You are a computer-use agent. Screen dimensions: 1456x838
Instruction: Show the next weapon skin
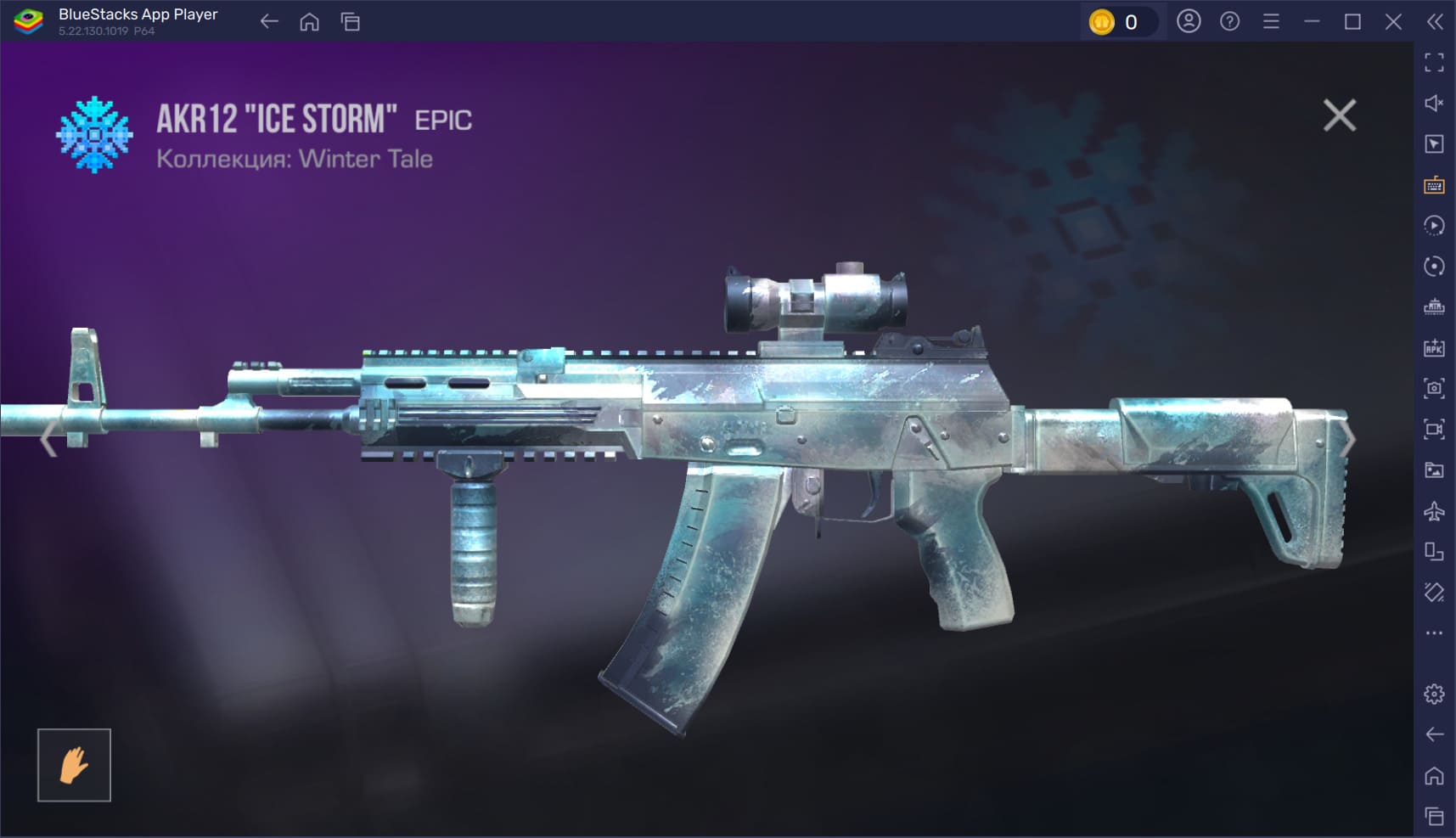click(x=1348, y=439)
